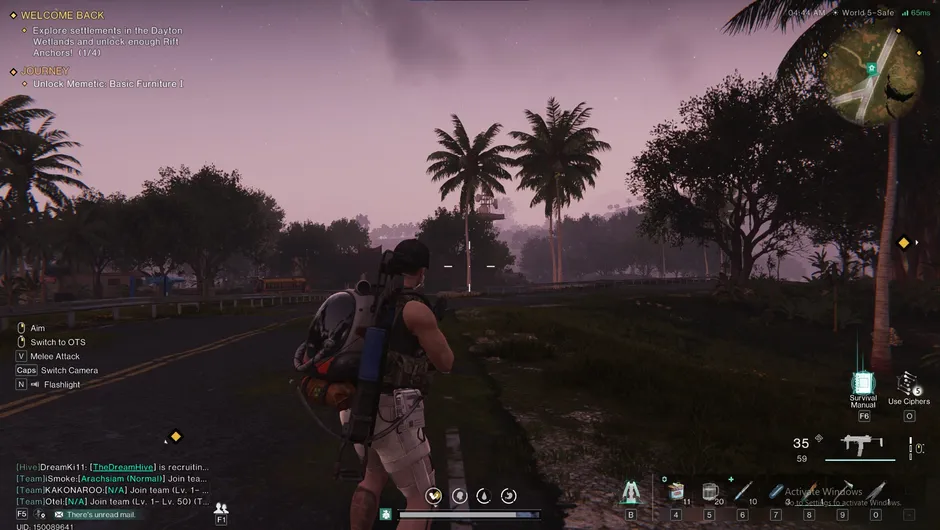Open iSmoke's Arachsiam team invite message
This screenshot has width=940, height=530.
coord(112,478)
